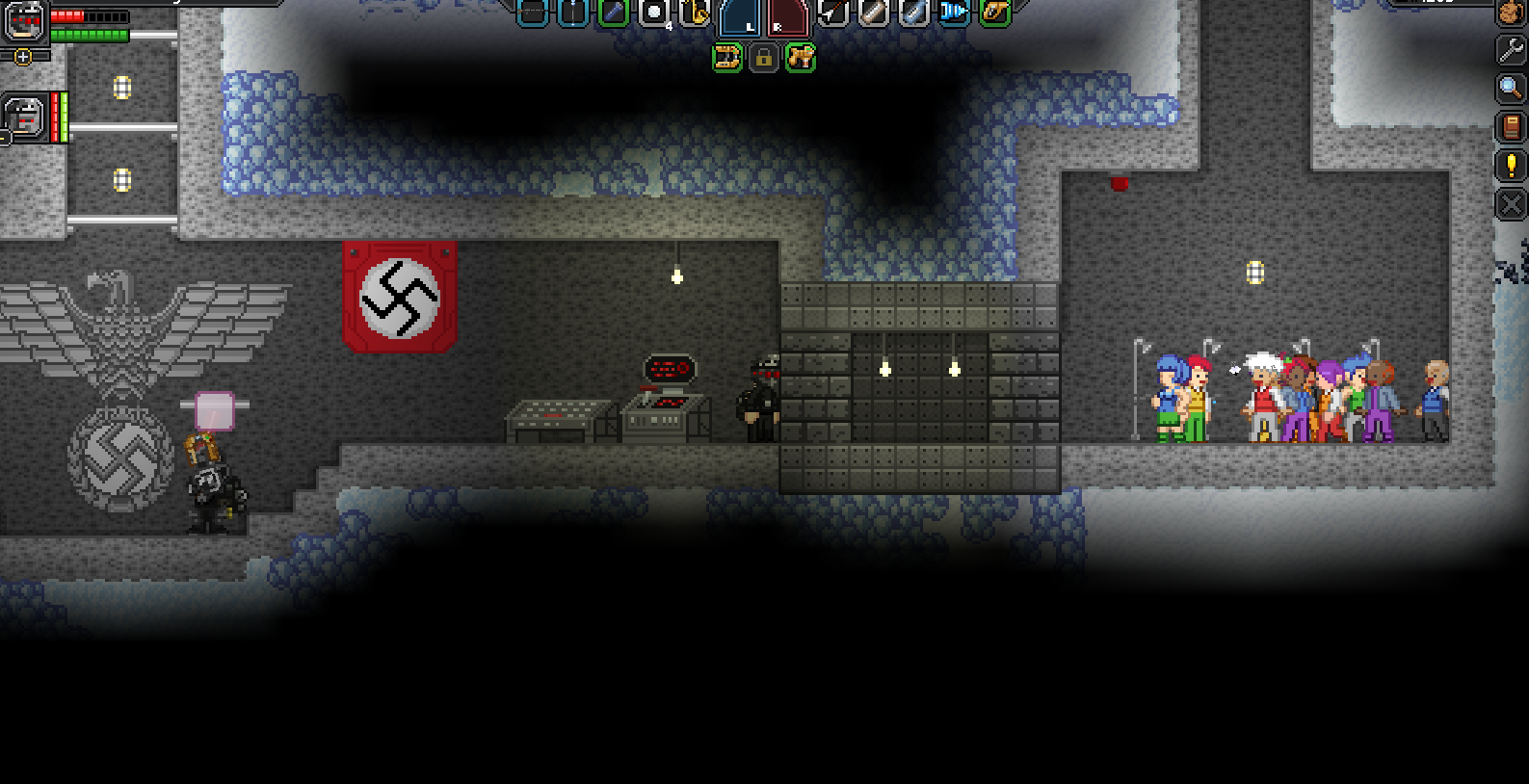The width and height of the screenshot is (1529, 784).
Task: Choose the right-hand R slot
Action: [x=787, y=17]
